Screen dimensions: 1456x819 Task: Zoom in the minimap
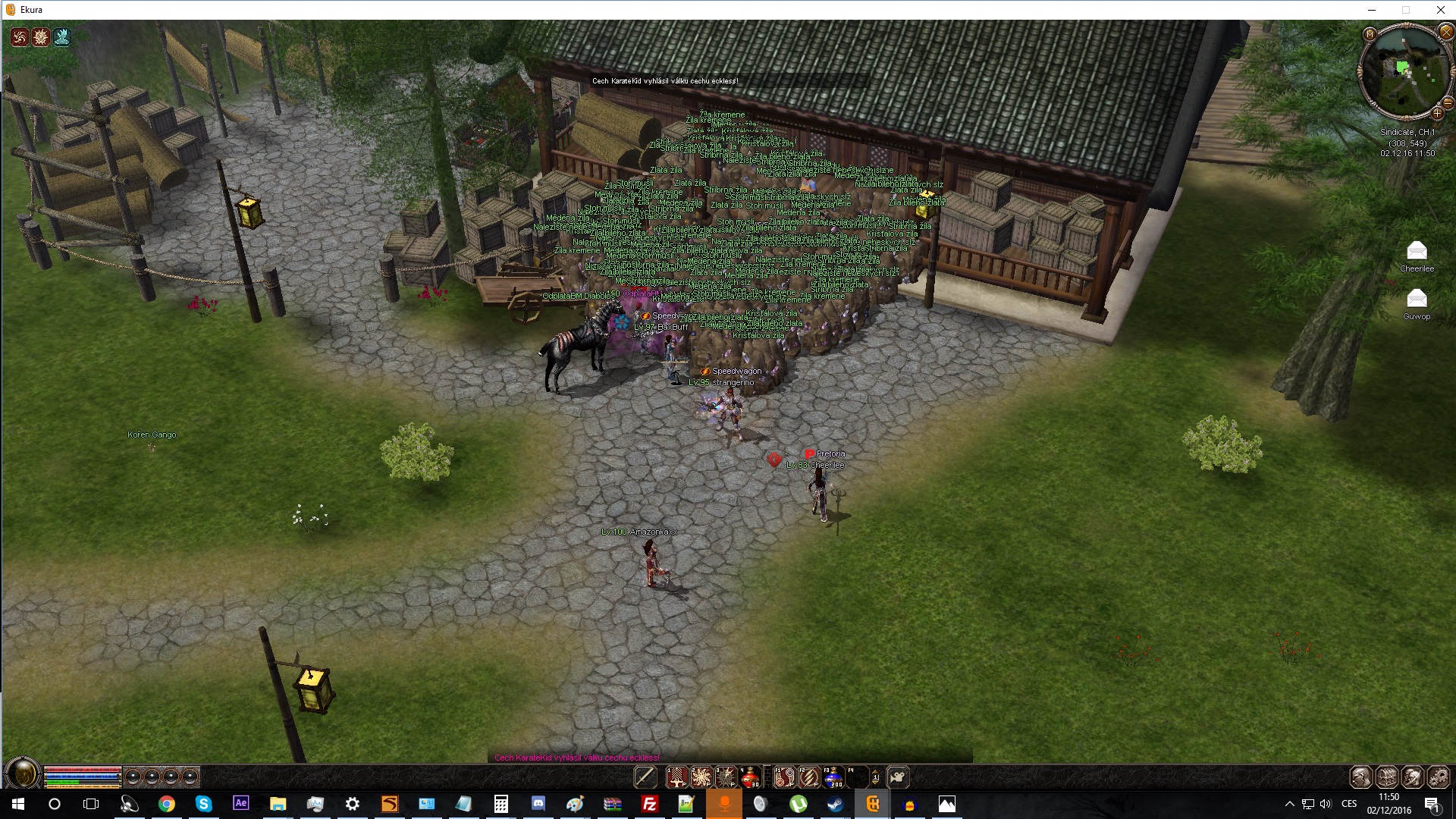(x=1437, y=114)
